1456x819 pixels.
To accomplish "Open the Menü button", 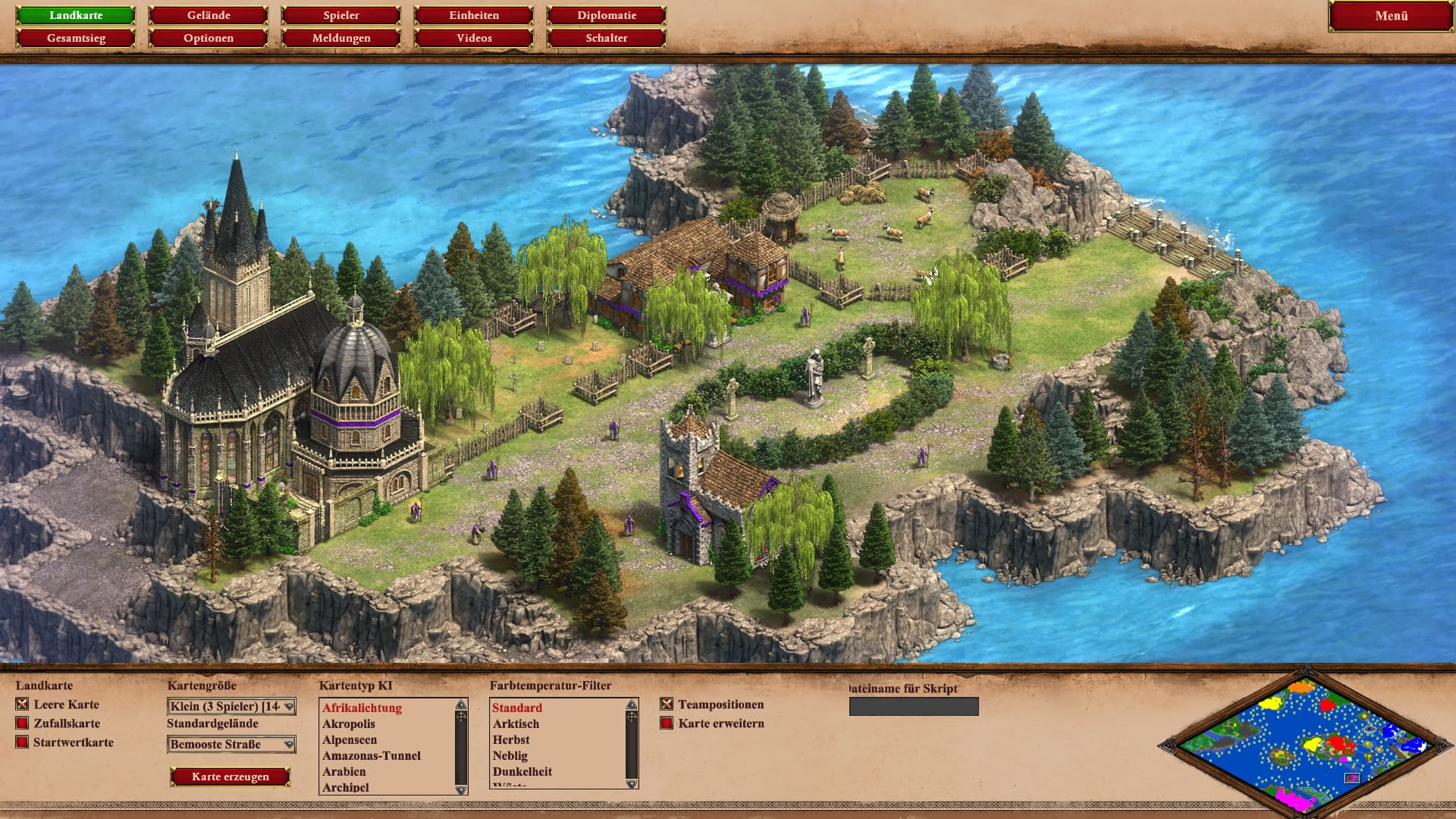I will [1391, 16].
